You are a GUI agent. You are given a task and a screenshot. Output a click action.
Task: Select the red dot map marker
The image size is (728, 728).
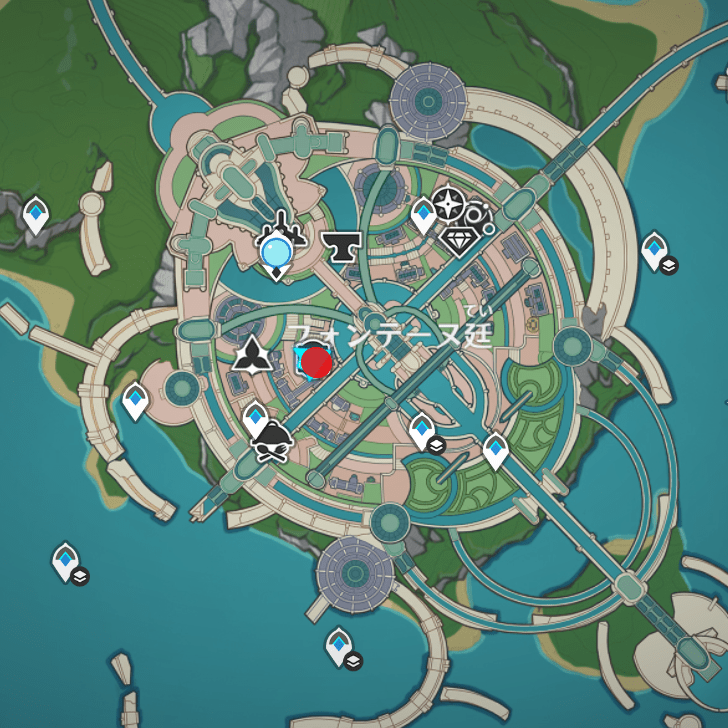pos(317,362)
